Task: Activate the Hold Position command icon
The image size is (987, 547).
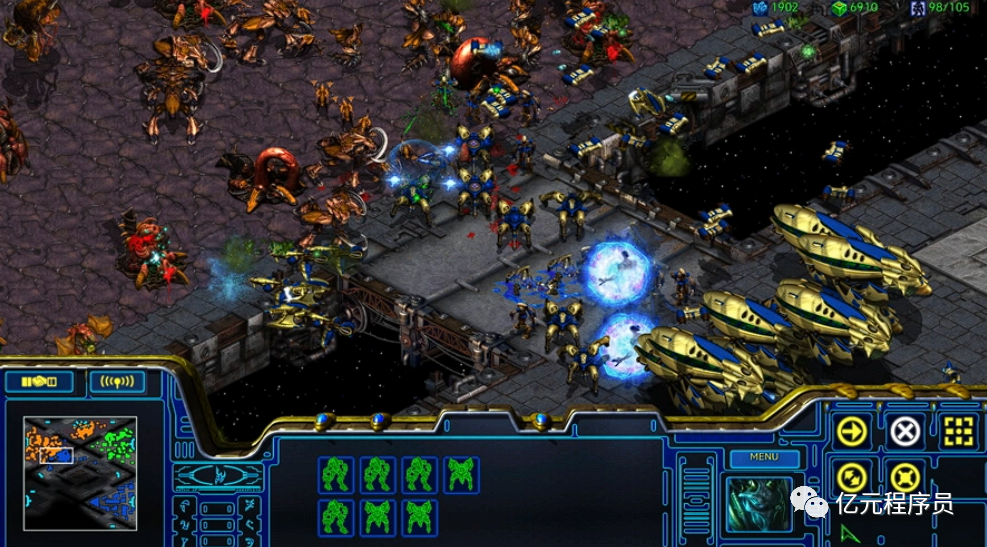Action: 905,477
